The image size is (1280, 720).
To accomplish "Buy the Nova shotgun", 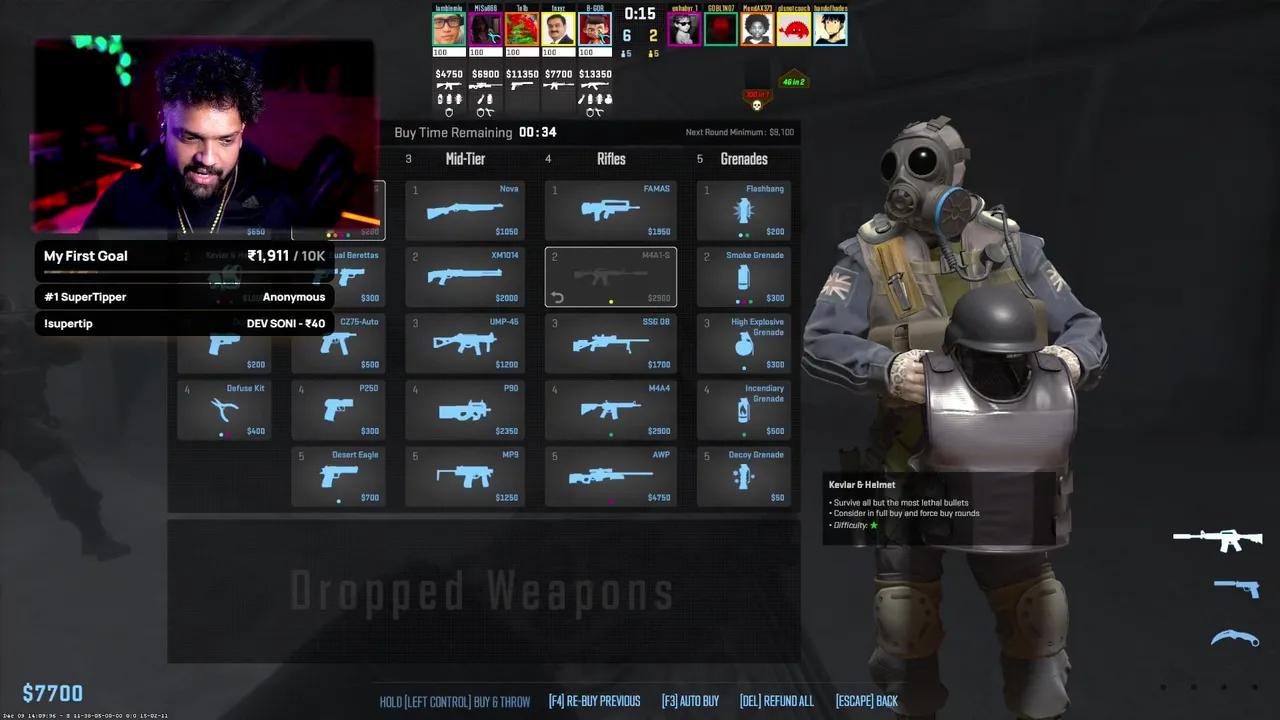I will point(465,210).
